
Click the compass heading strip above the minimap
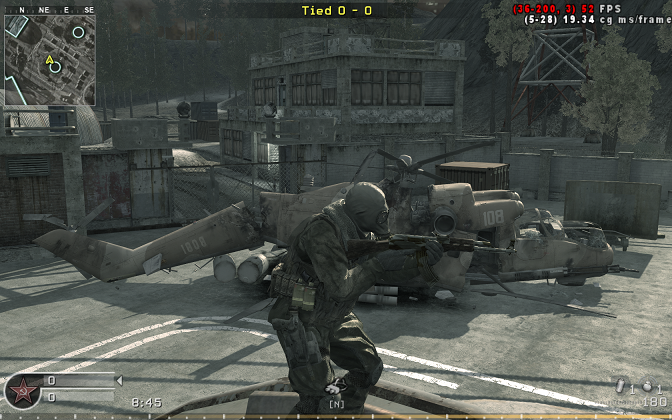click(x=50, y=9)
